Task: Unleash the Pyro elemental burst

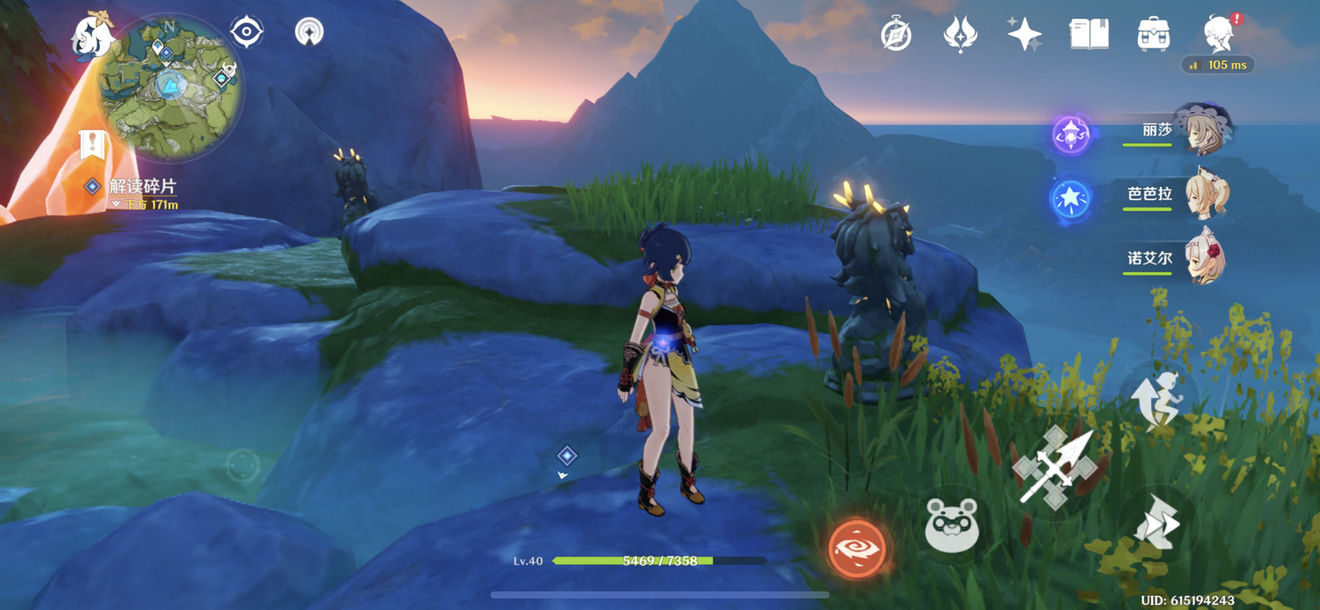Action: click(857, 546)
